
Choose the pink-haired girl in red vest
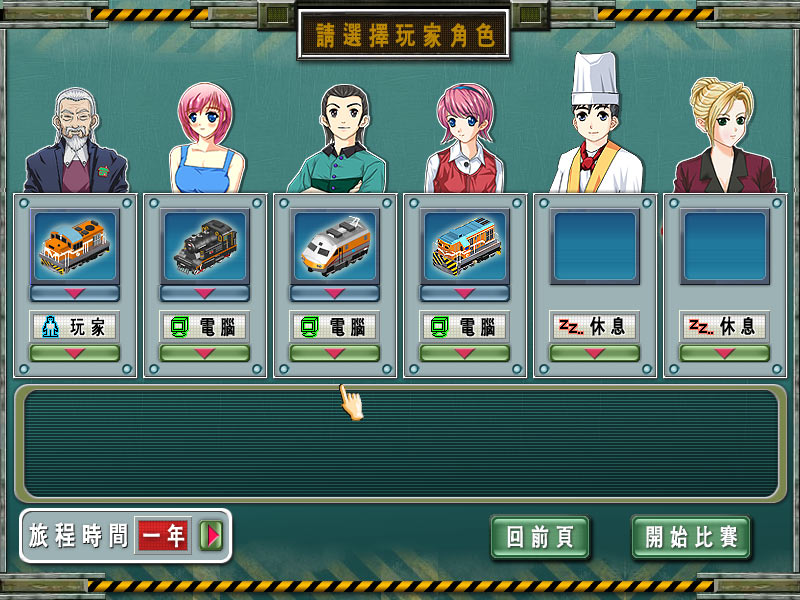tap(465, 140)
